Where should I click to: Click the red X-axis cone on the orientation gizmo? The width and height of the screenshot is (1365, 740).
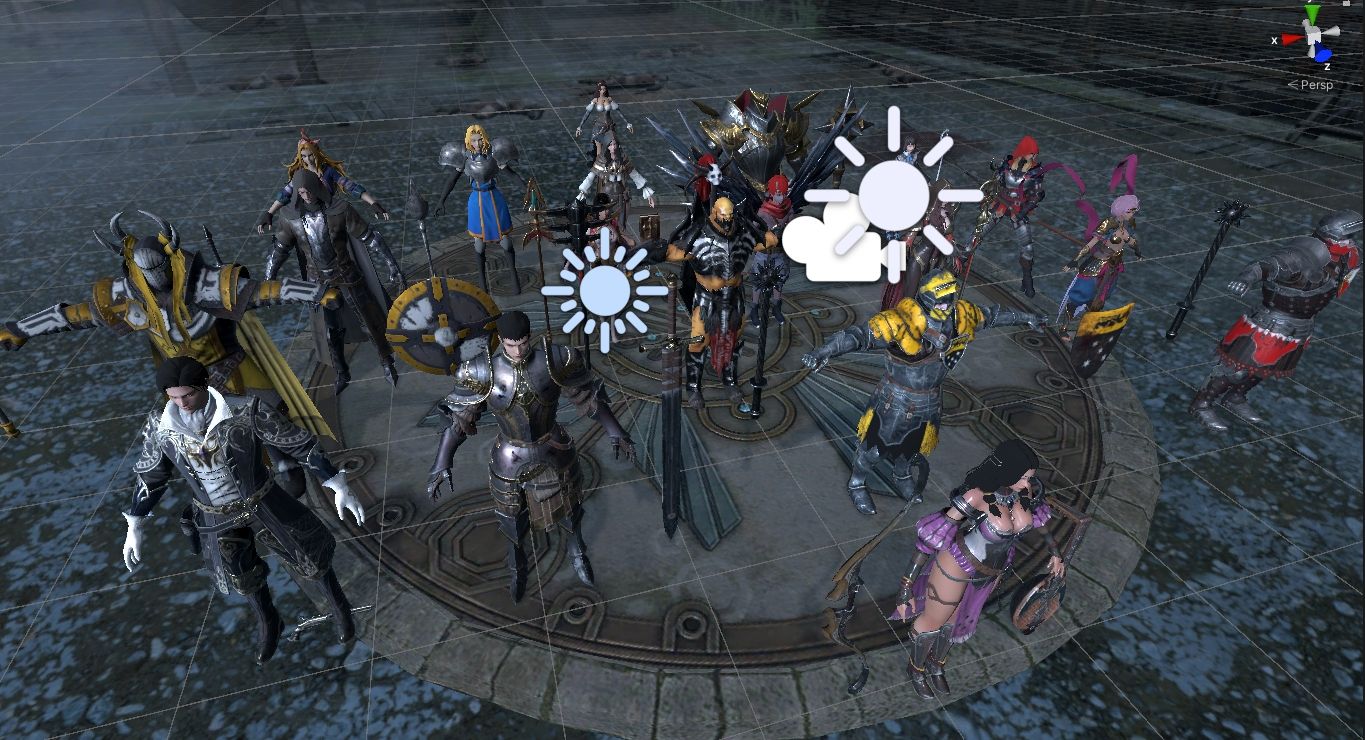click(1291, 40)
